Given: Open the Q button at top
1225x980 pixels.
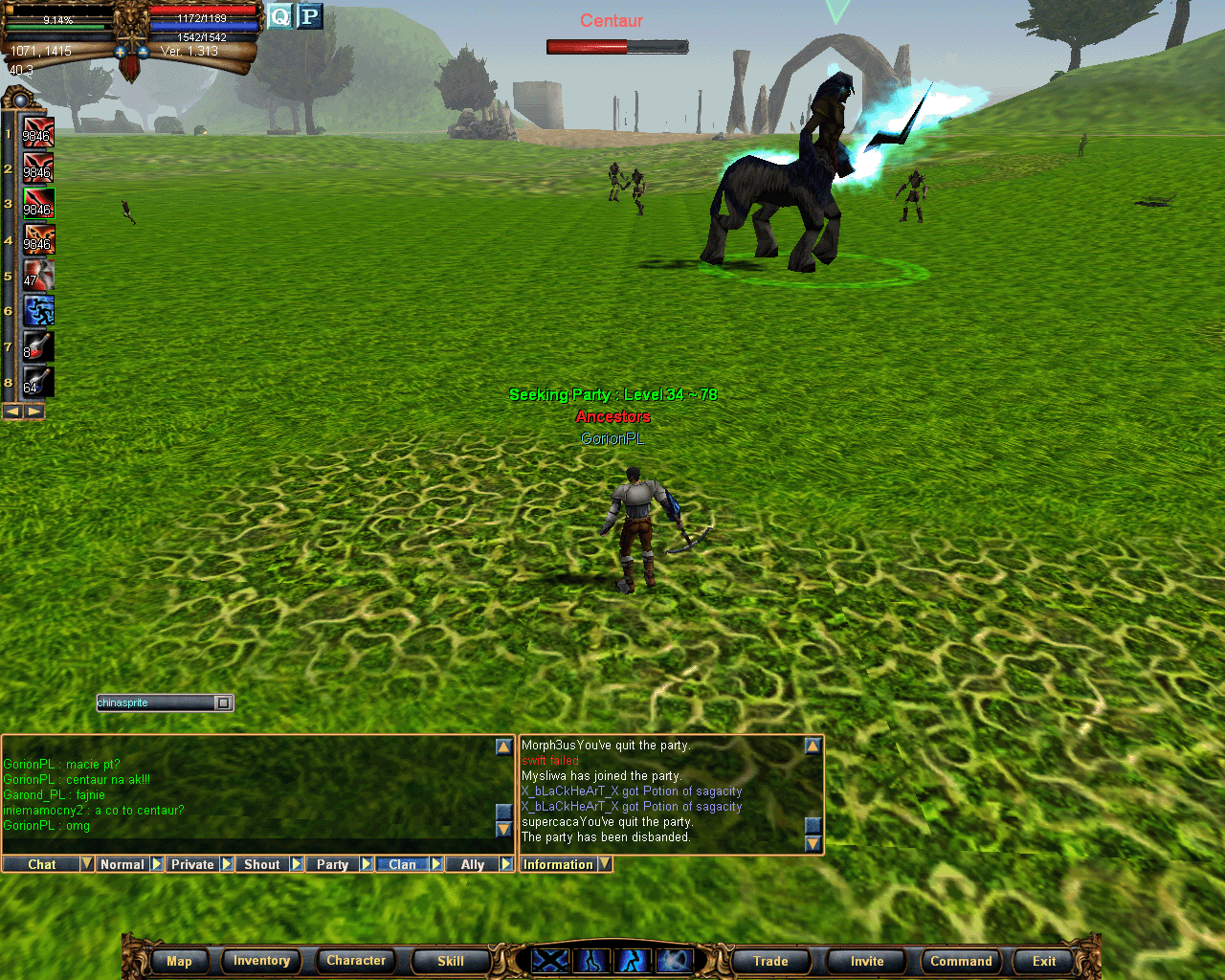Looking at the screenshot, I should pos(279,16).
